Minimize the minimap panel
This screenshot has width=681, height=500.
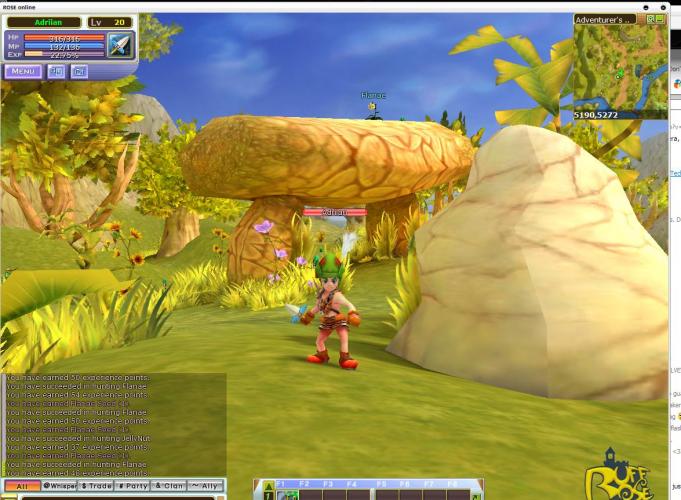point(660,19)
